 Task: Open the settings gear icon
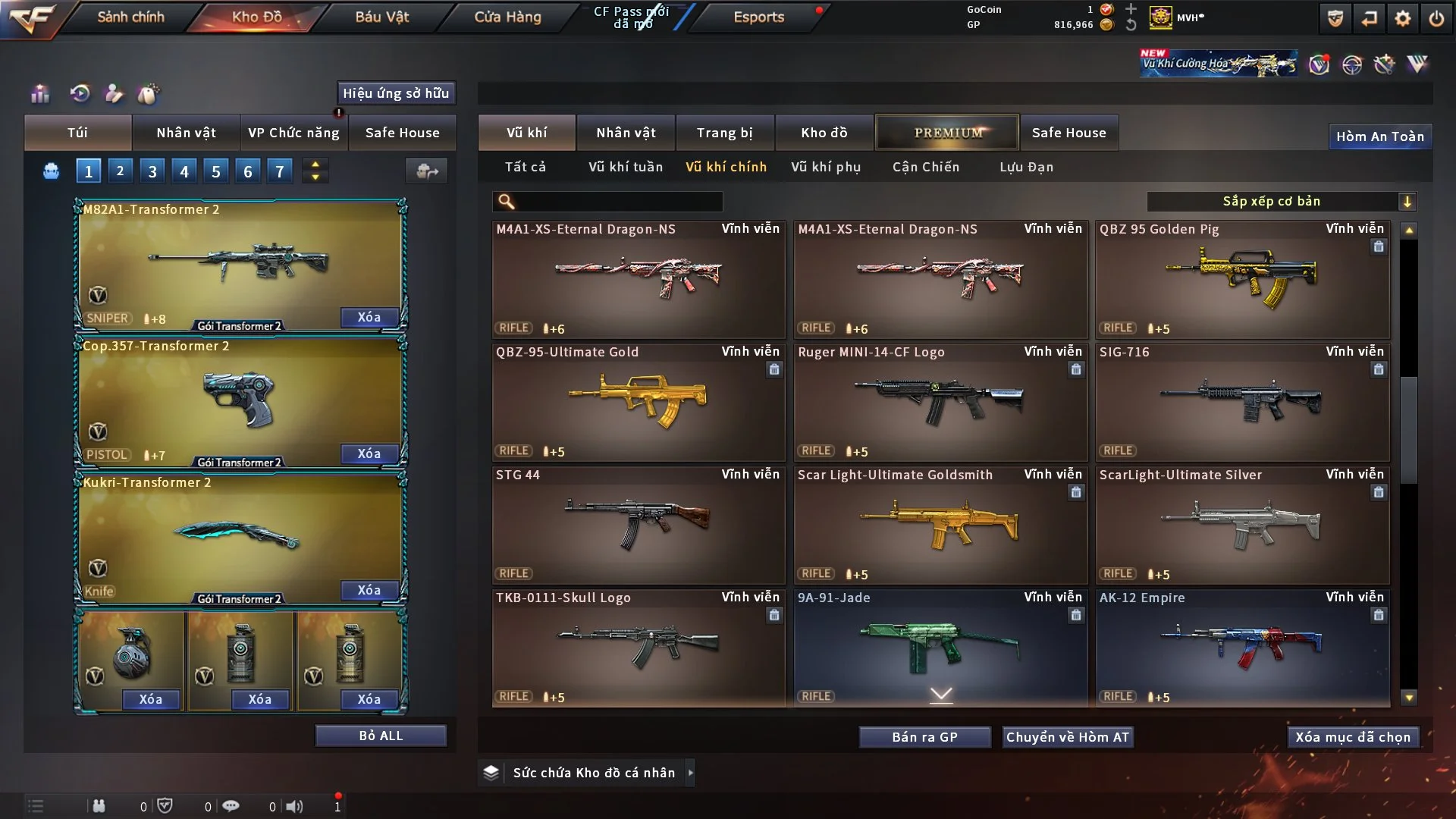pyautogui.click(x=1402, y=19)
